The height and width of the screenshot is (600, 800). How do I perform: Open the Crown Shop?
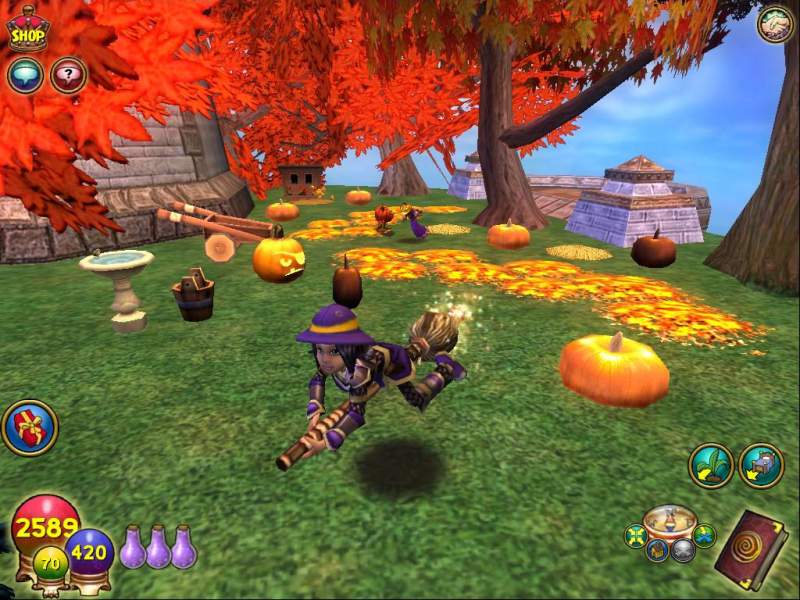tap(28, 28)
